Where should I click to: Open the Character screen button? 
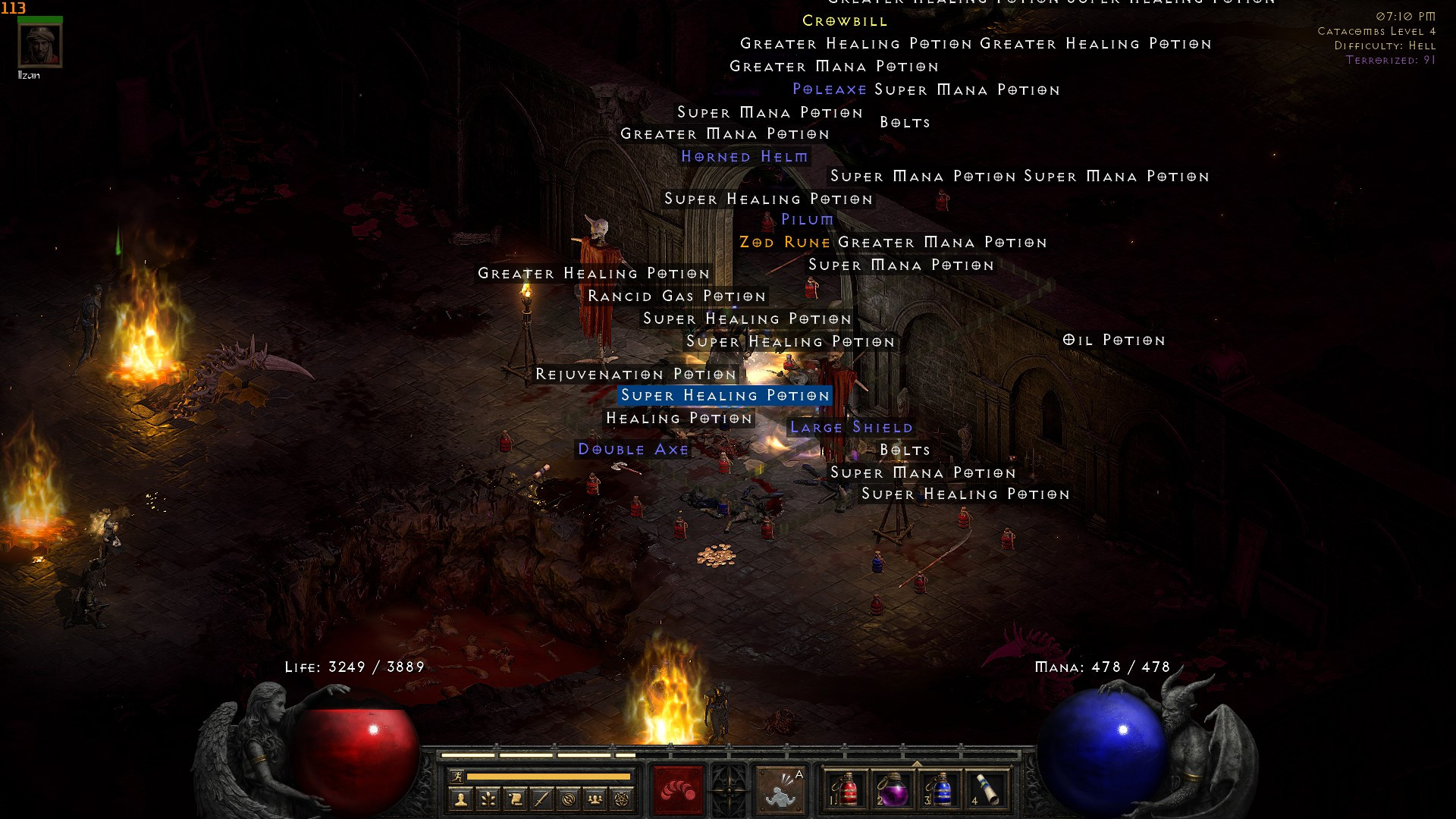pos(461,799)
